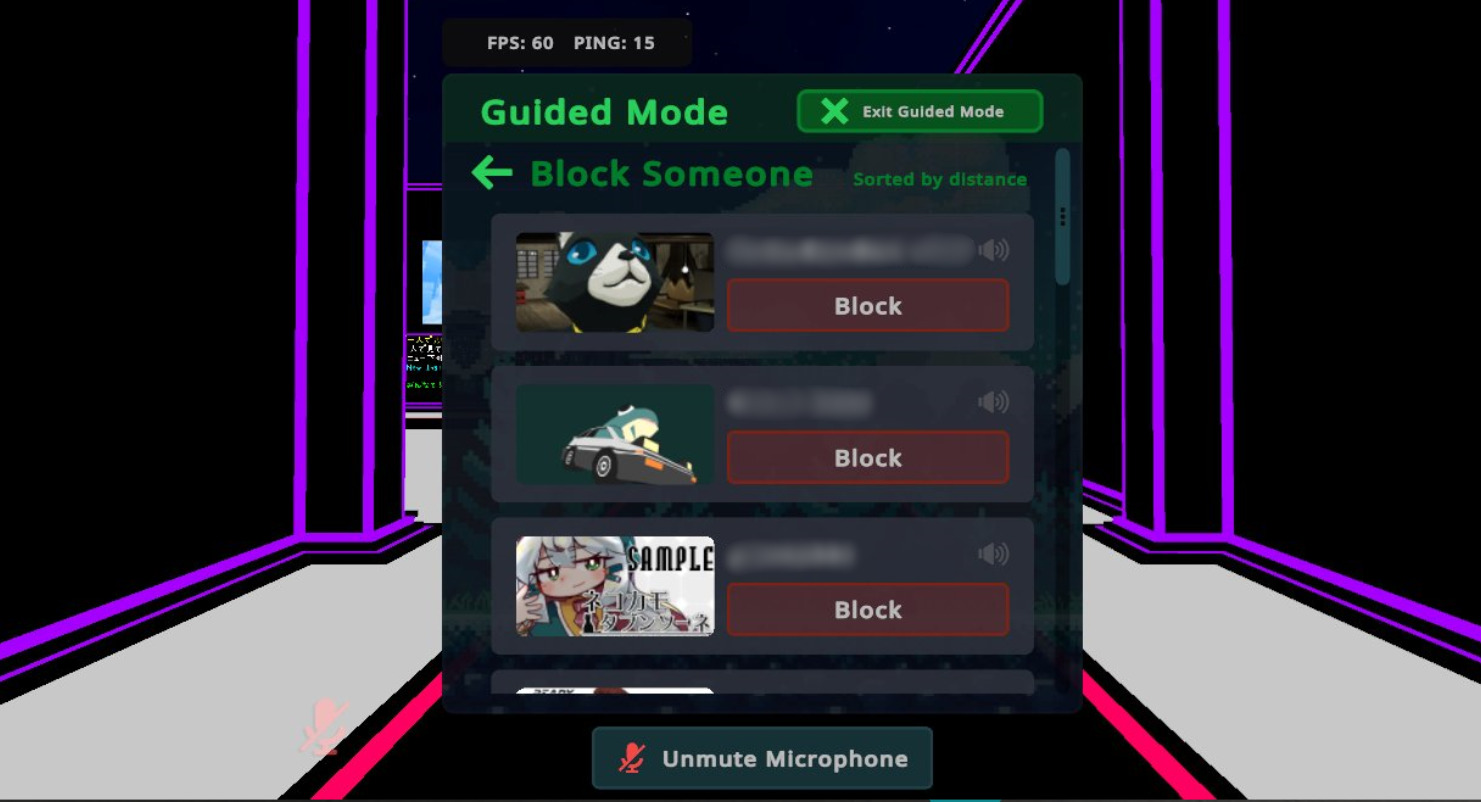
Task: Click the speaker icon for the cat avatar user
Action: pos(995,251)
